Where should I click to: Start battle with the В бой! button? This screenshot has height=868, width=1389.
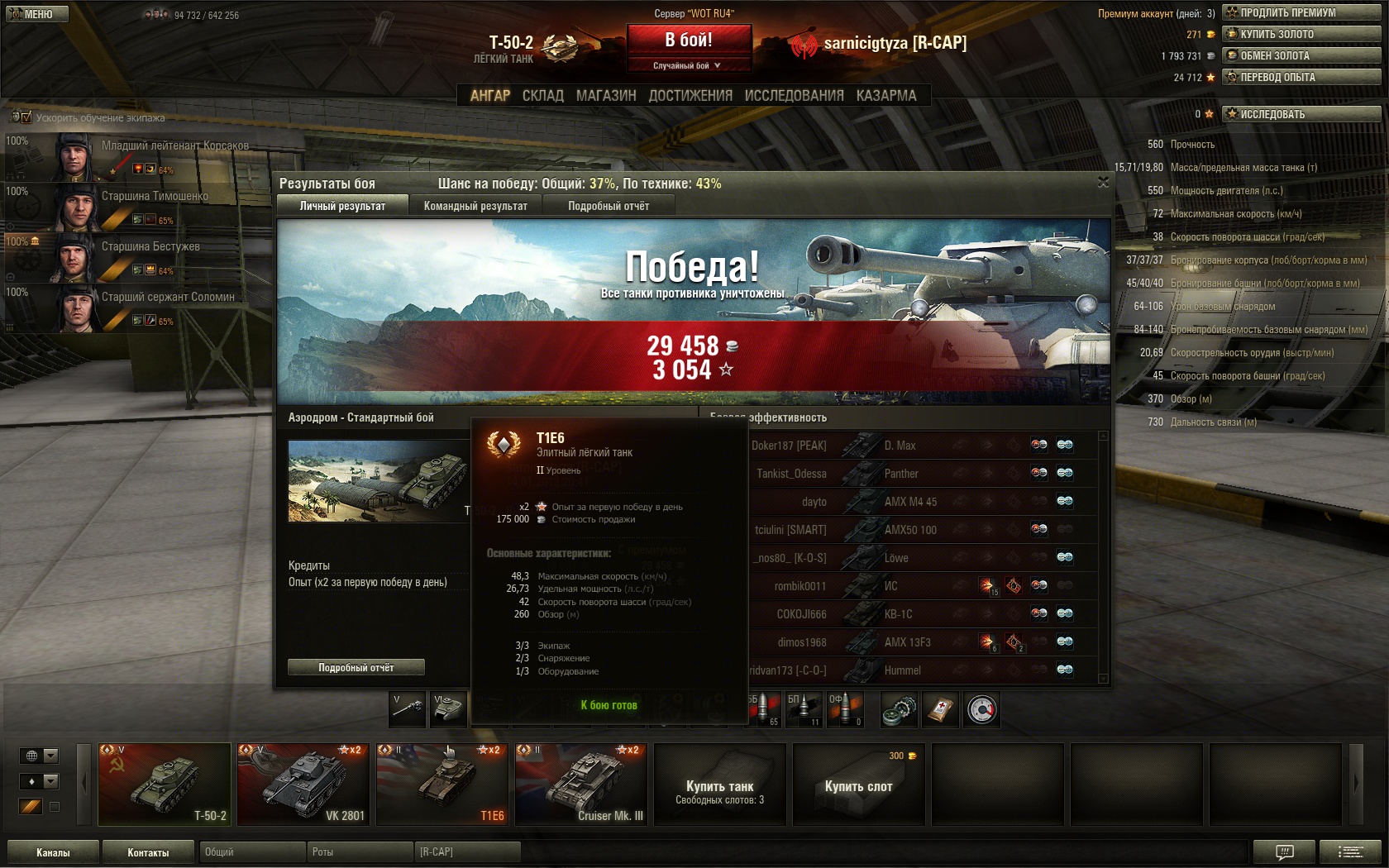tap(689, 40)
